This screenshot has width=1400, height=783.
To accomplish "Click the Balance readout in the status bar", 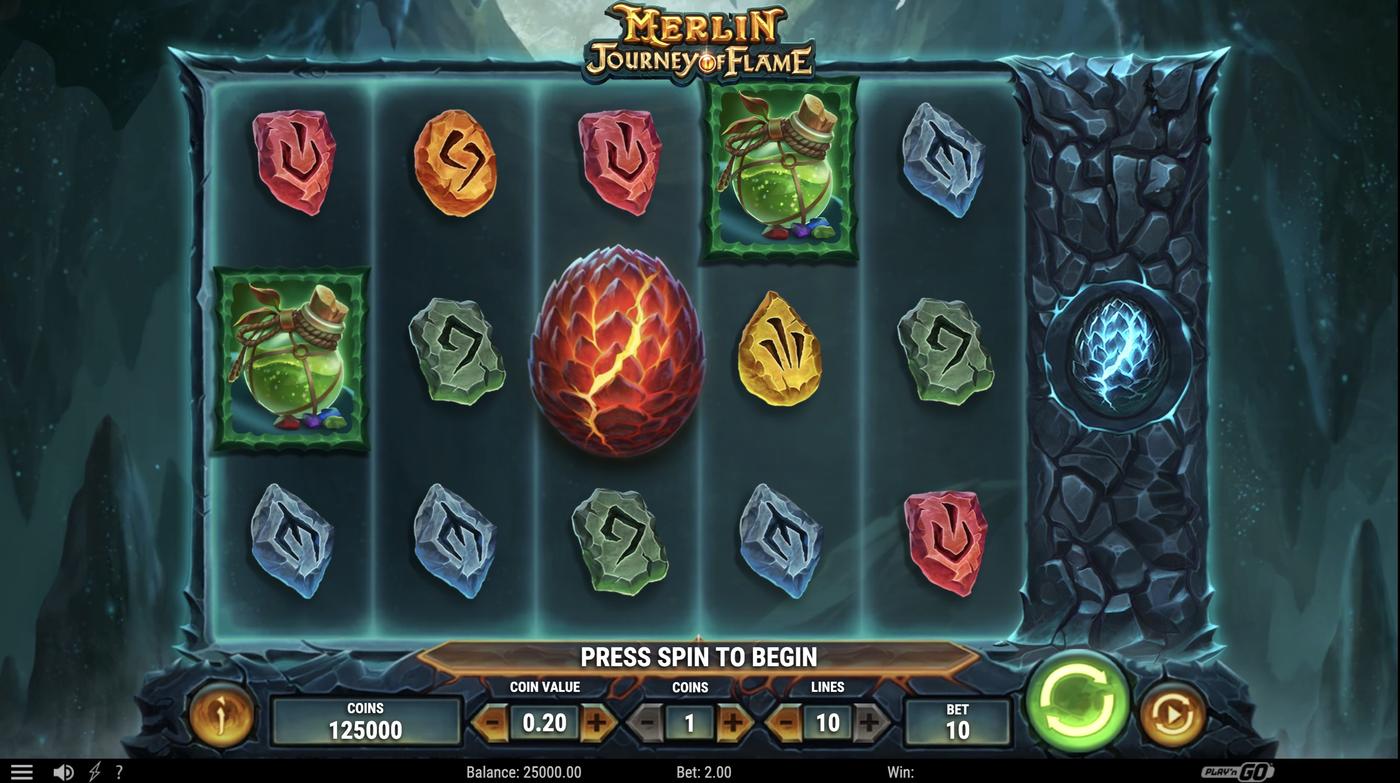I will click(x=523, y=770).
